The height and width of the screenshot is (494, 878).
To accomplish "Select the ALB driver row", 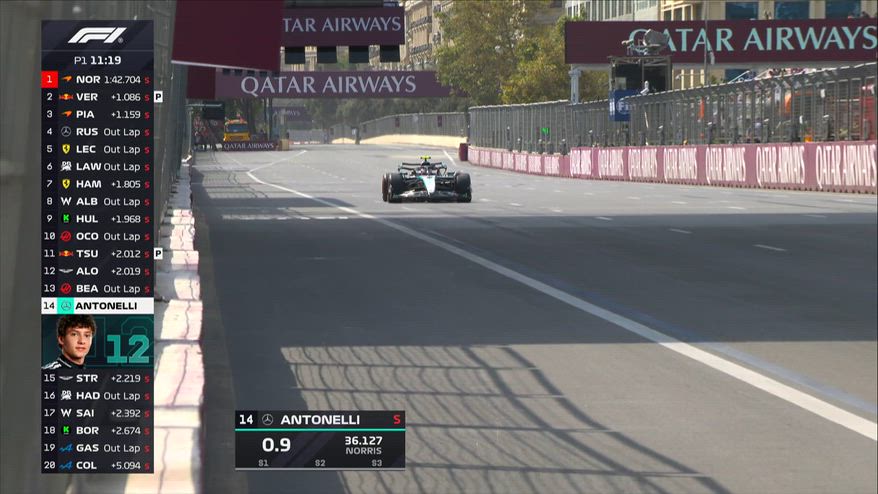I will (97, 201).
